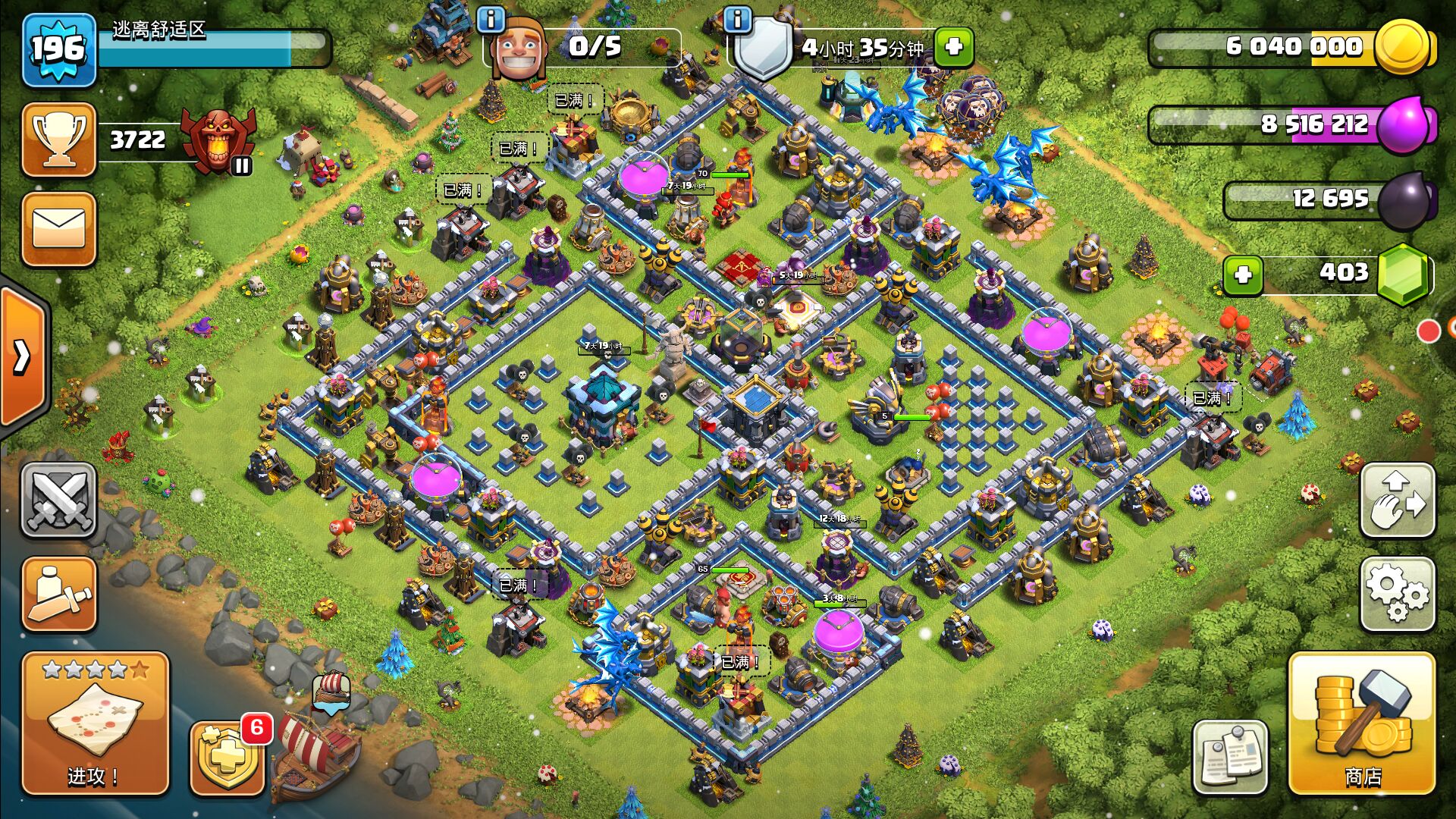
Task: Open the shield badge with 6 notifications
Action: tap(227, 758)
